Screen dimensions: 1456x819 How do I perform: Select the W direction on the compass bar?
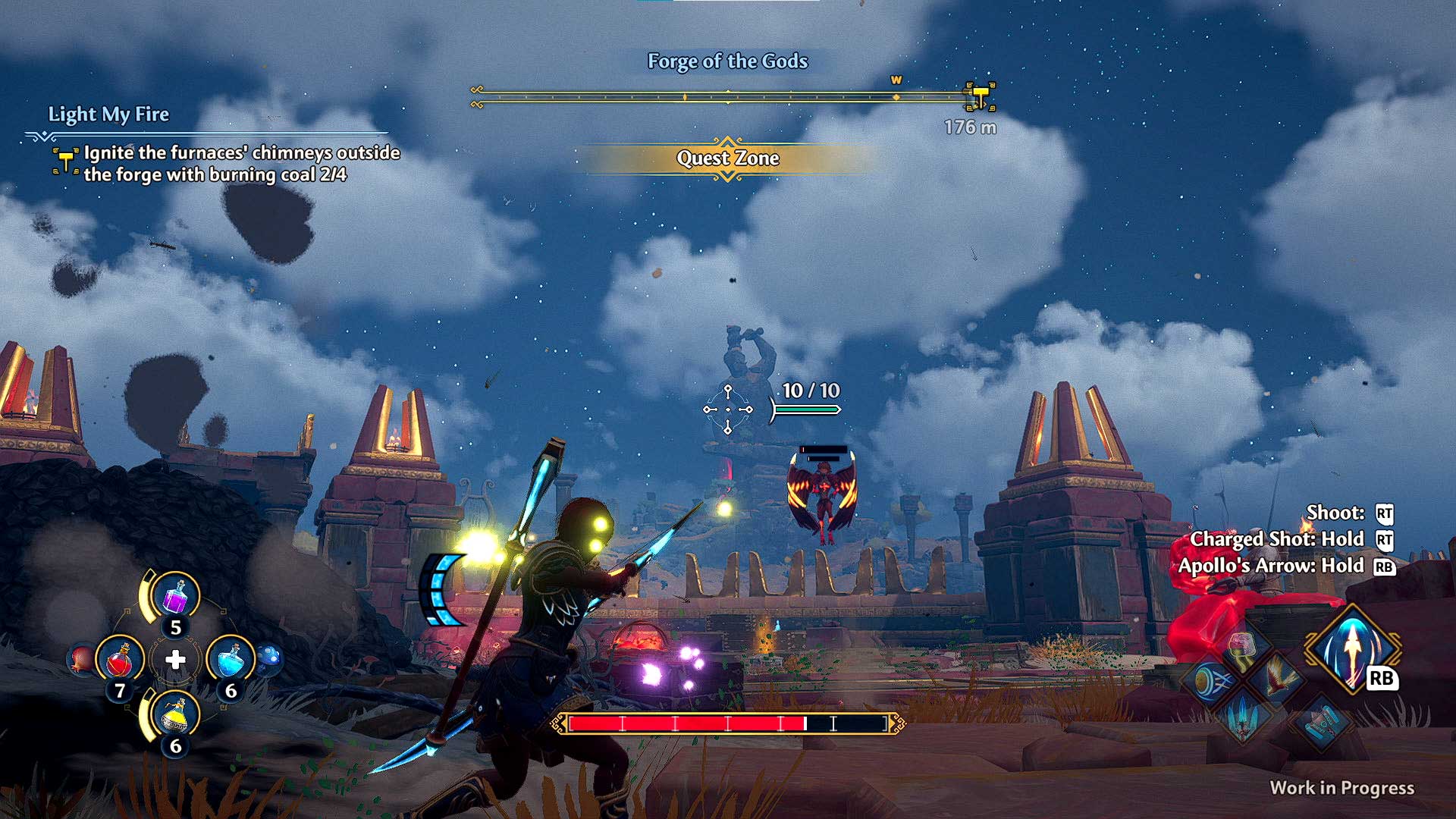pos(898,78)
